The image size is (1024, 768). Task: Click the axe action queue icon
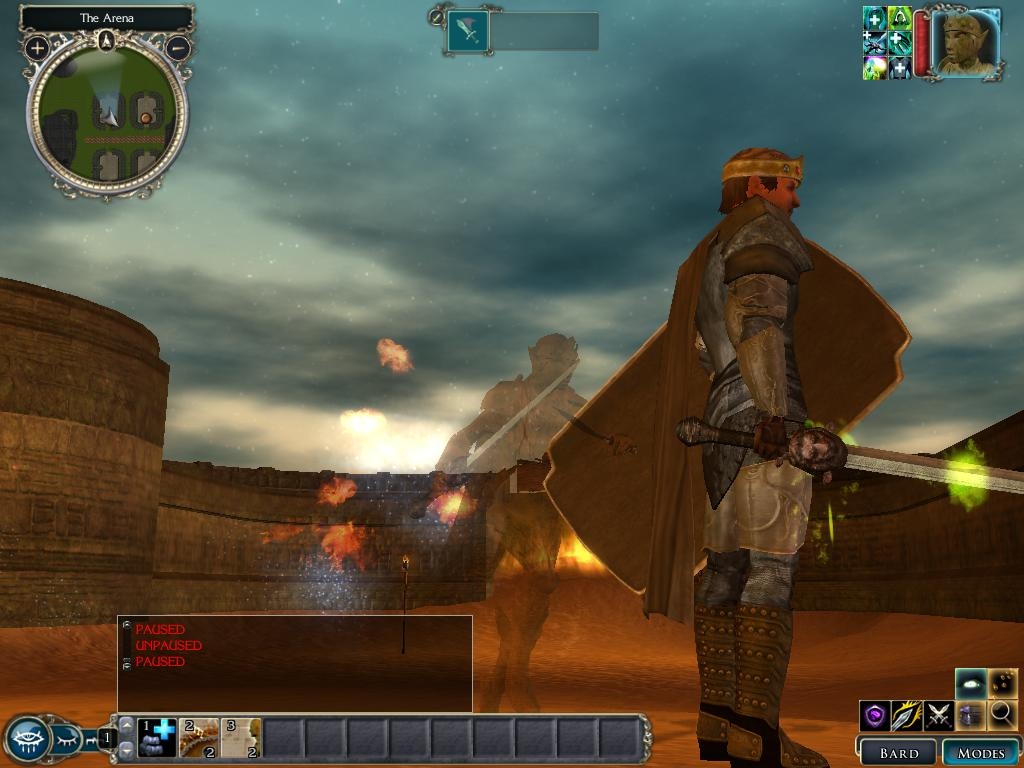coord(467,31)
